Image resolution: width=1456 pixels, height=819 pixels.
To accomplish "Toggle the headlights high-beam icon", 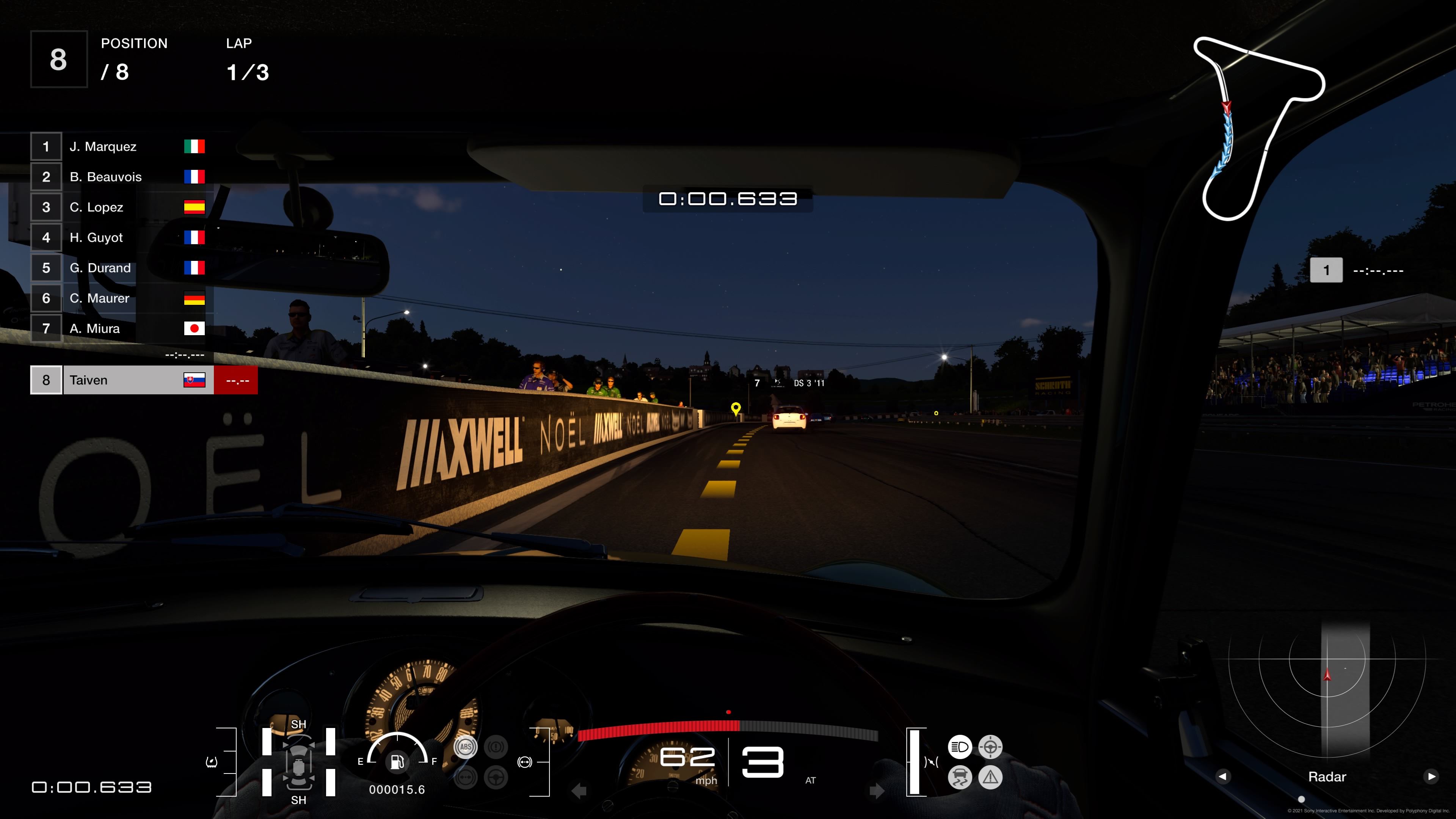I will tap(960, 747).
